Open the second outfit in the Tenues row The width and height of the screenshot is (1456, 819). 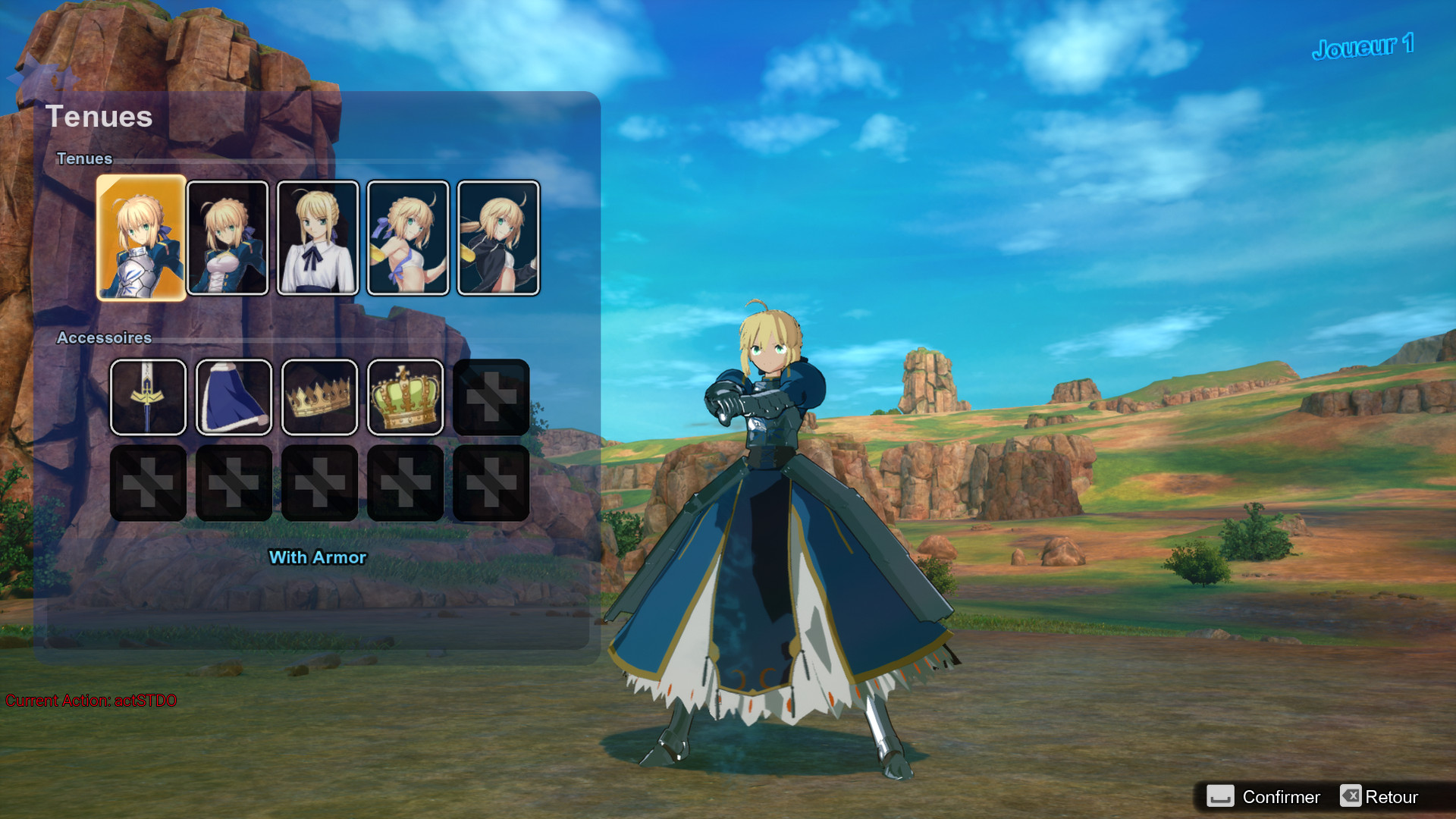coord(227,236)
